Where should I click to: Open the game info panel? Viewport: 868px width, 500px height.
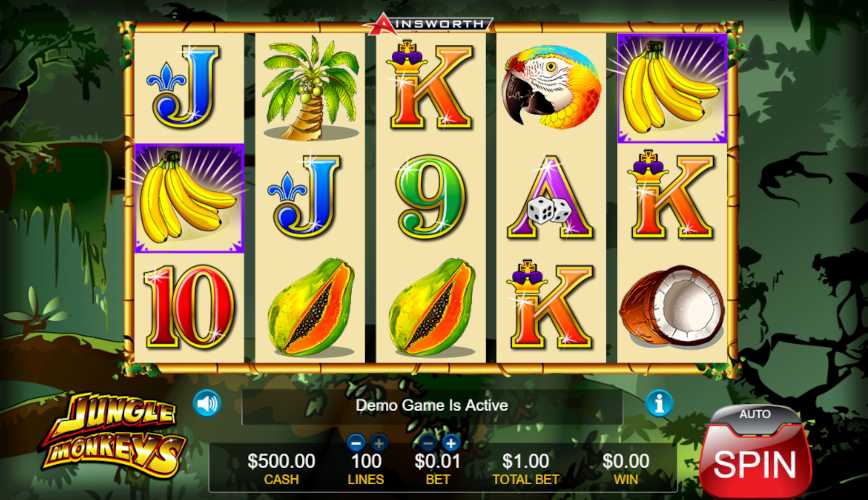(659, 403)
